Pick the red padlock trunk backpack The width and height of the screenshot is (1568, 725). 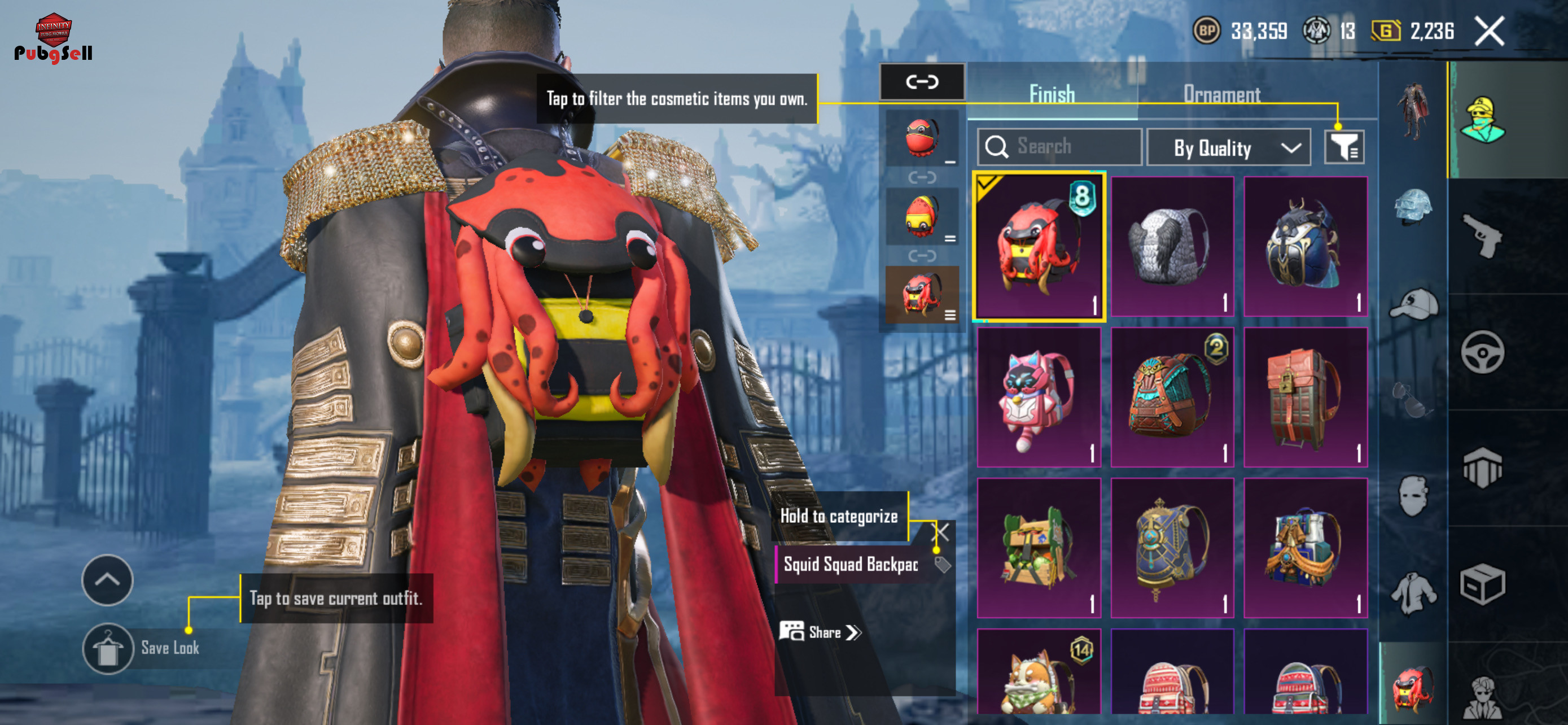pyautogui.click(x=1305, y=397)
